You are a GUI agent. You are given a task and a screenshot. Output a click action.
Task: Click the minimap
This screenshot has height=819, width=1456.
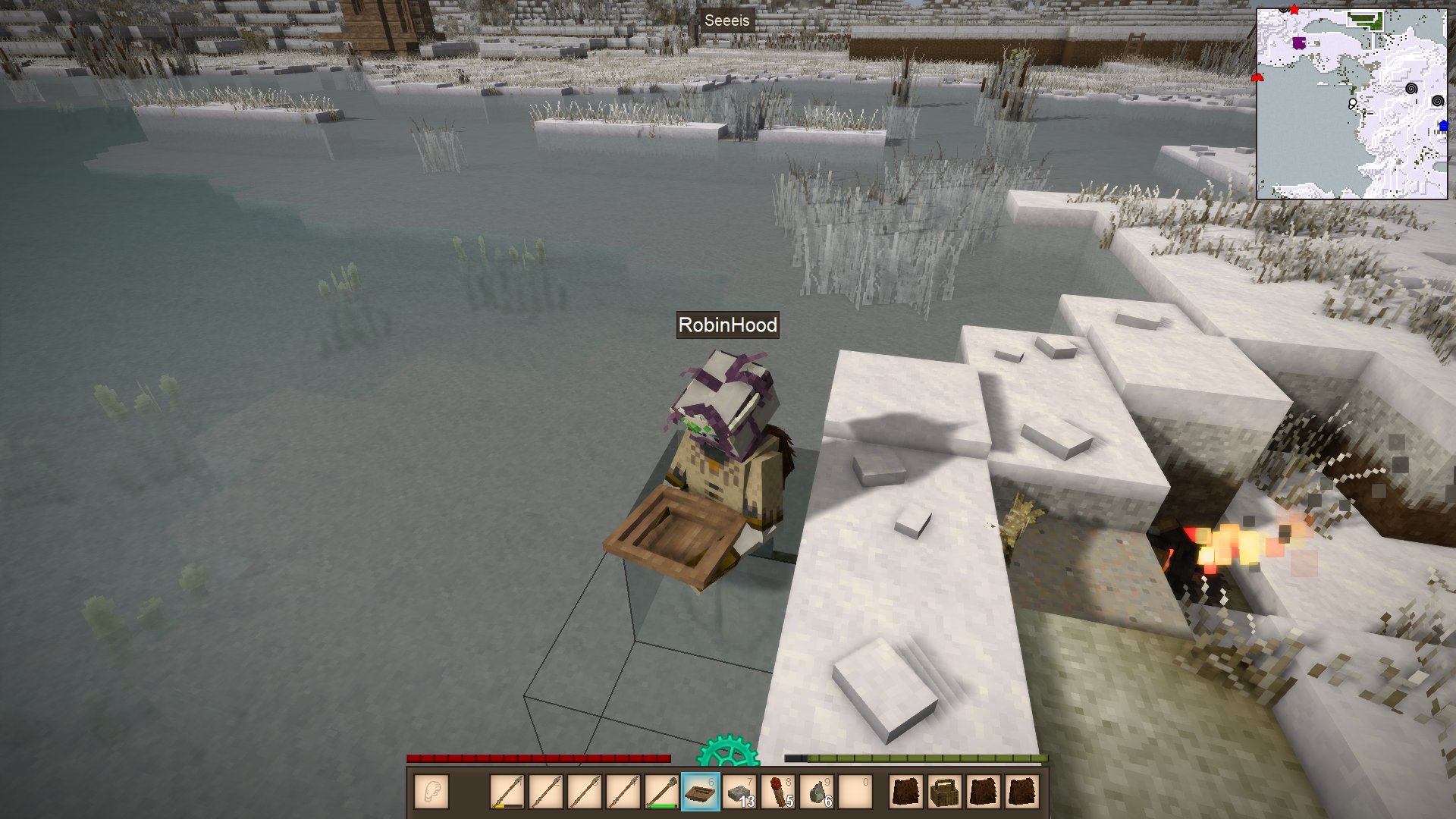[1351, 104]
